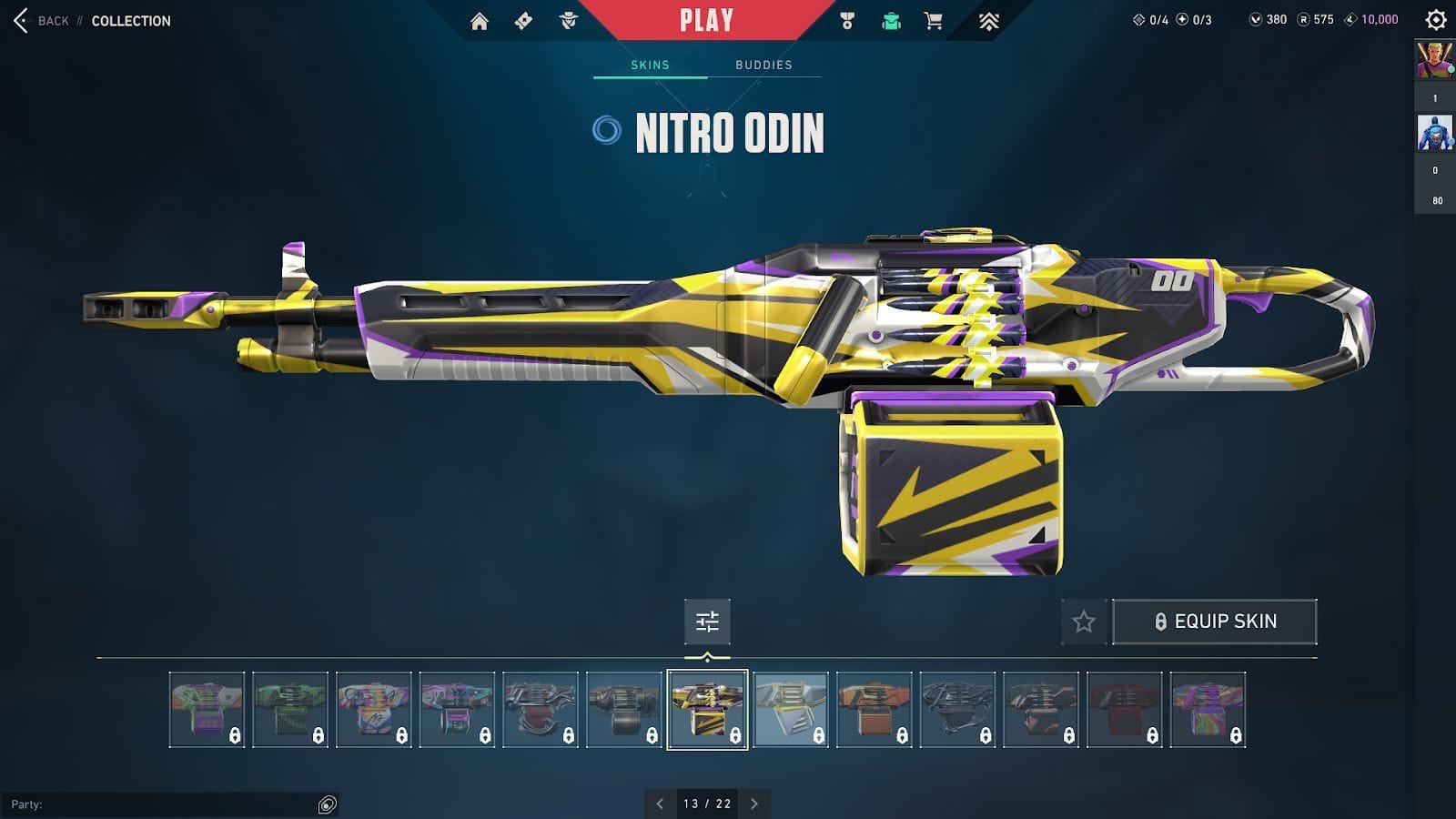1456x819 pixels.
Task: Open Settings with the gear icon
Action: 1435,20
